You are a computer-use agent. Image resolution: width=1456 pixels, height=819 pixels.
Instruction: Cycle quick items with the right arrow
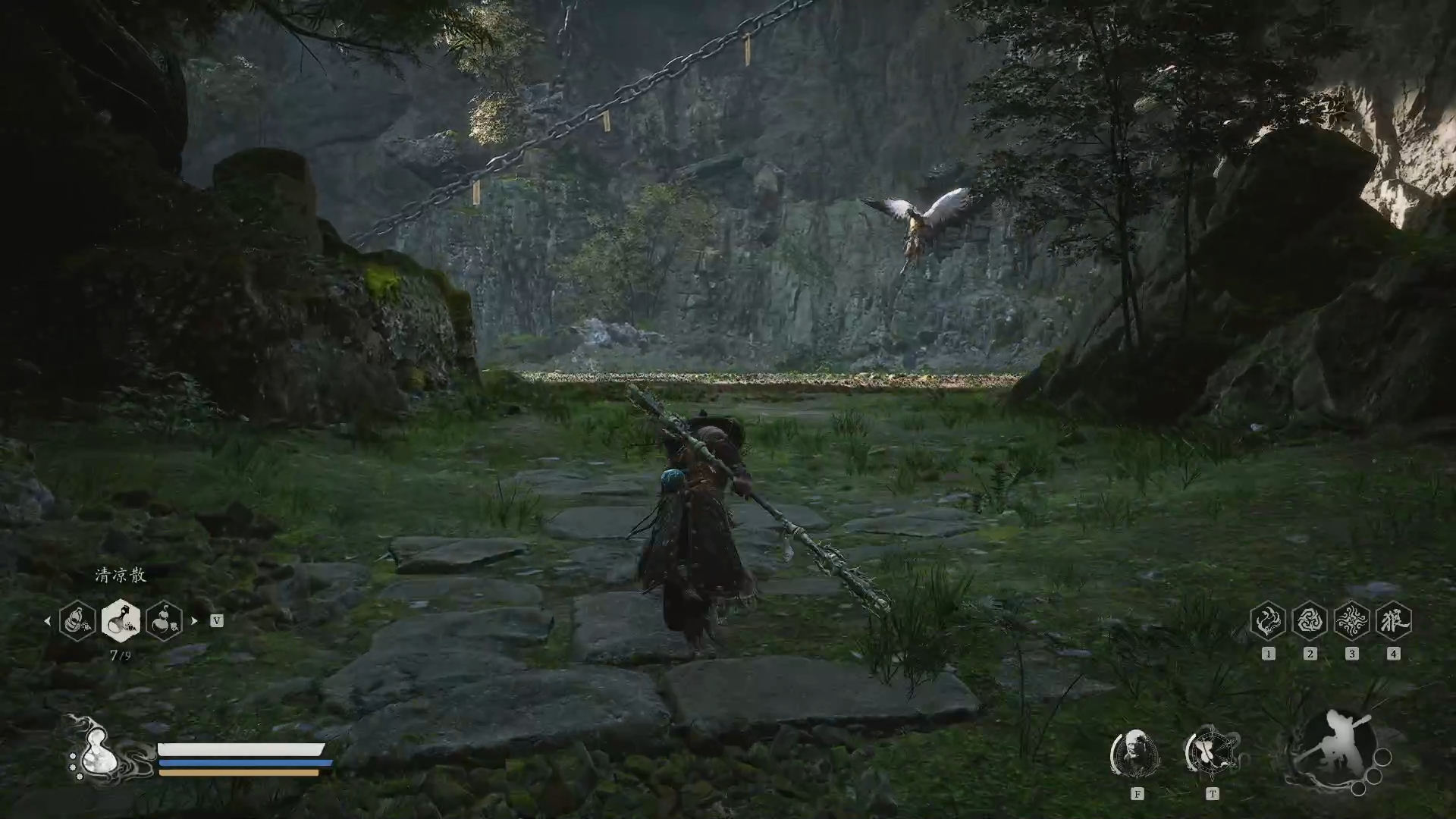pyautogui.click(x=195, y=620)
